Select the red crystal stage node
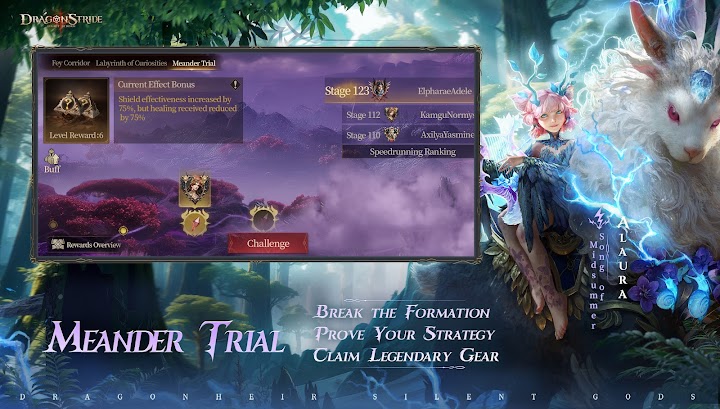The height and width of the screenshot is (409, 720). [x=194, y=222]
